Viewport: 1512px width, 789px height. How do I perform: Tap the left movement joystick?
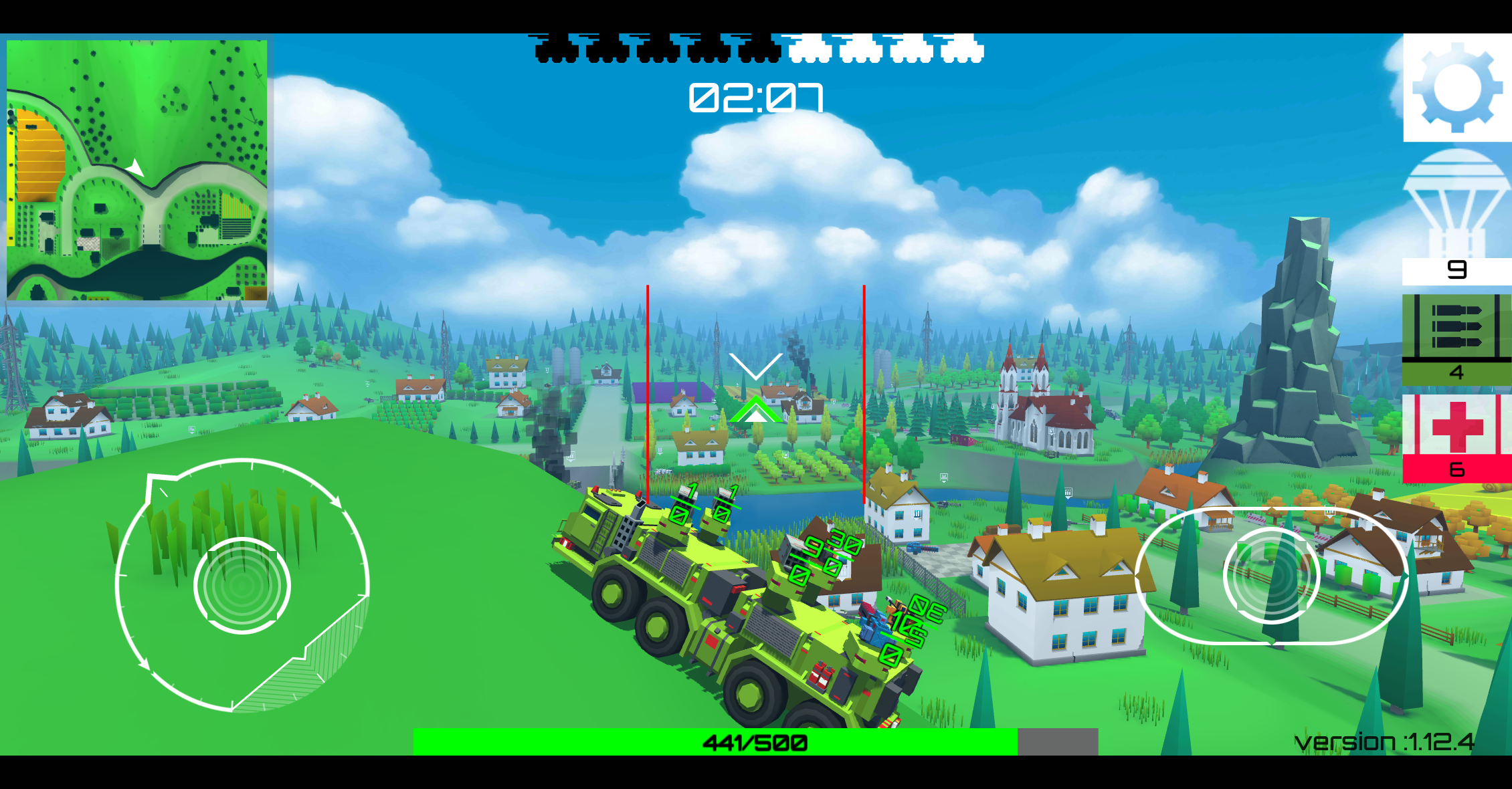pyautogui.click(x=241, y=585)
